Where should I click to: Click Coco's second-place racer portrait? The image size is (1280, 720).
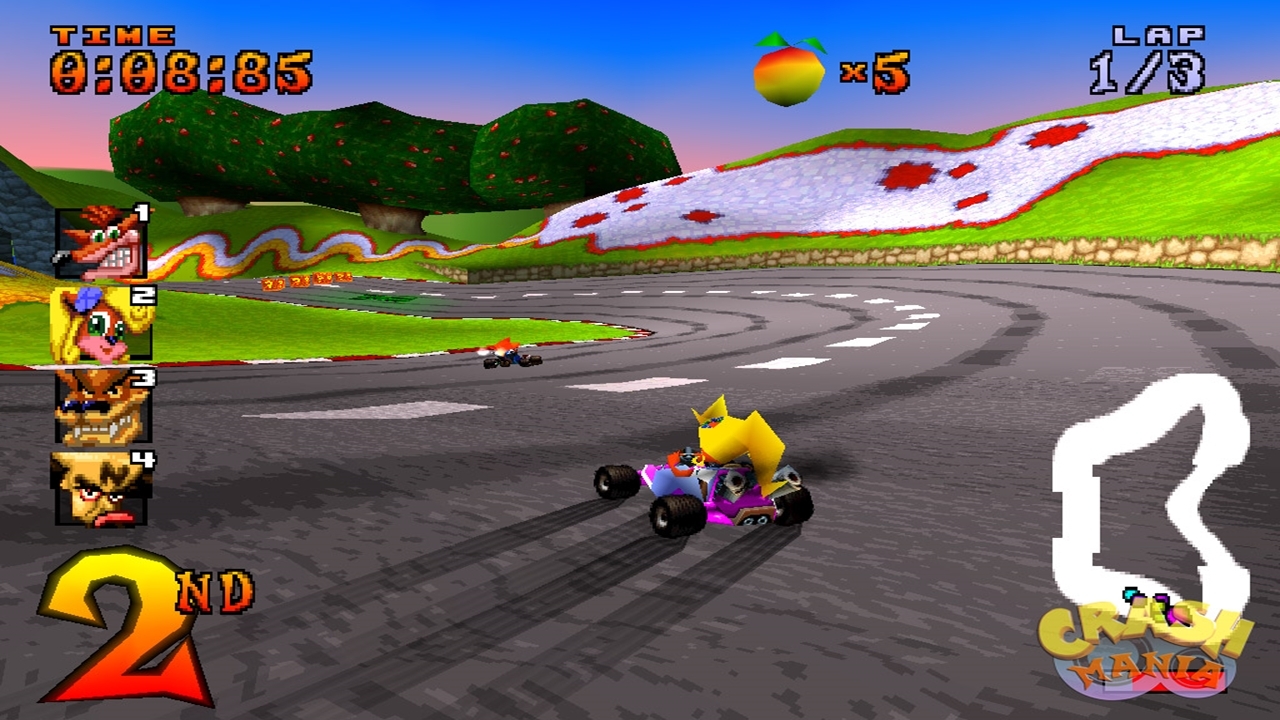[101, 323]
